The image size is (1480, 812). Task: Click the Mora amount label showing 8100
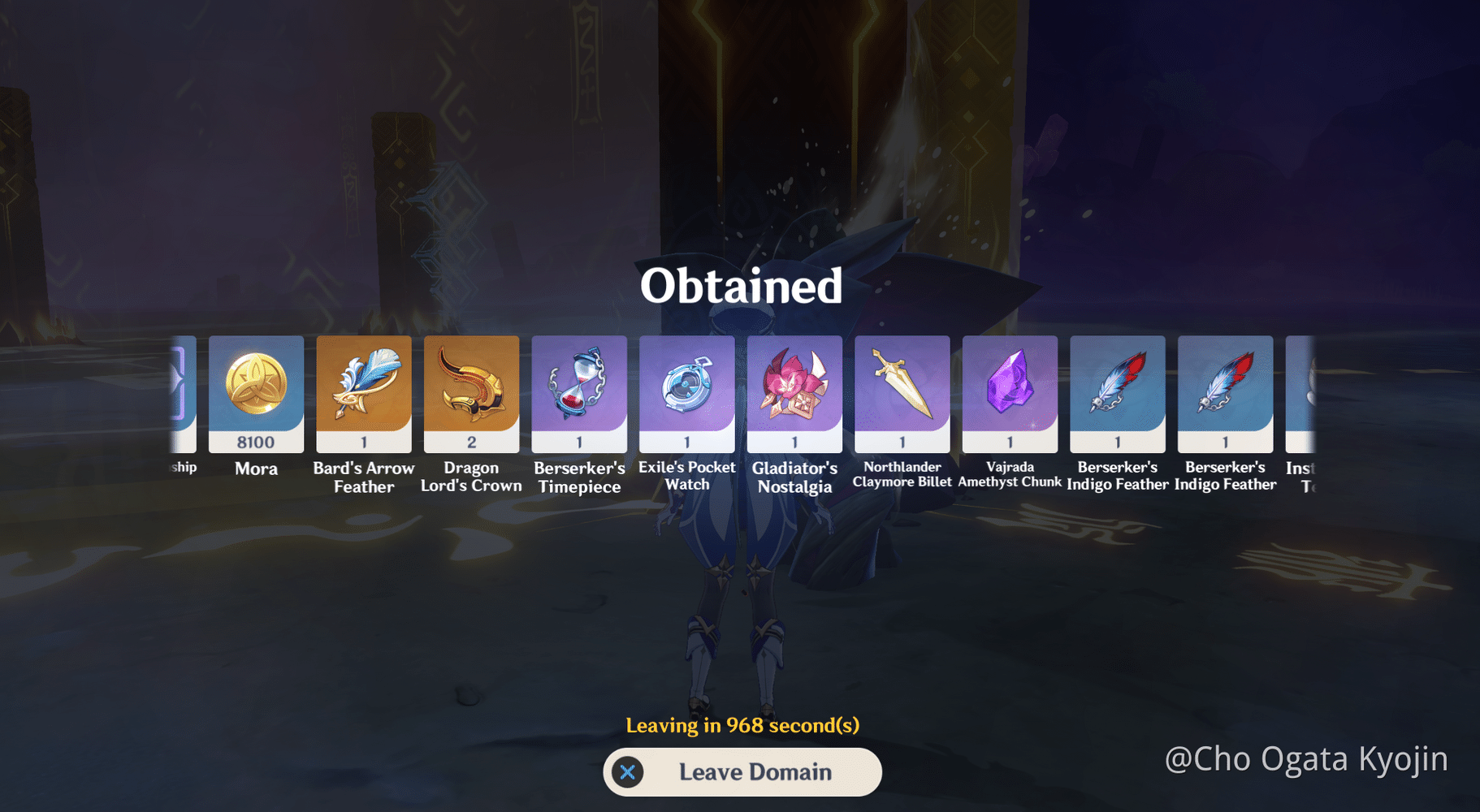coord(256,442)
